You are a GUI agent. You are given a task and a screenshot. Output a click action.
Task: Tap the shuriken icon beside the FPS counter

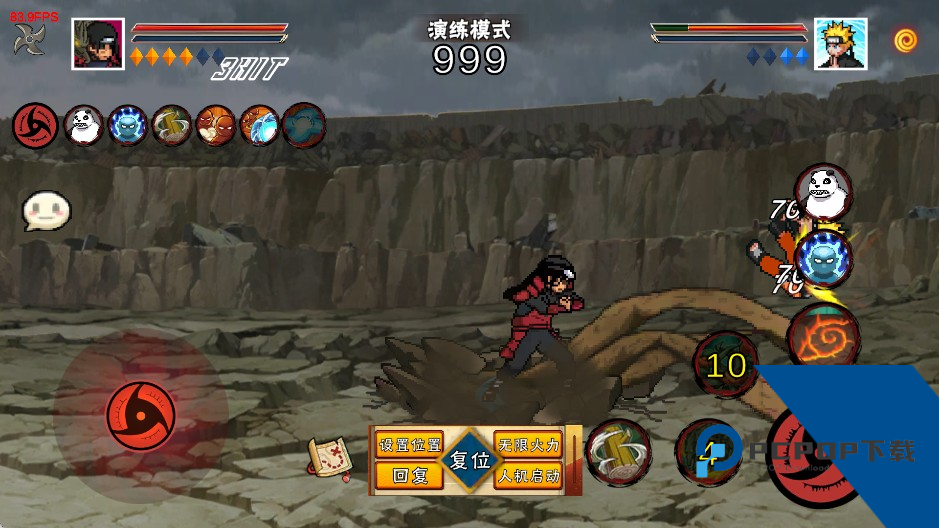29,39
